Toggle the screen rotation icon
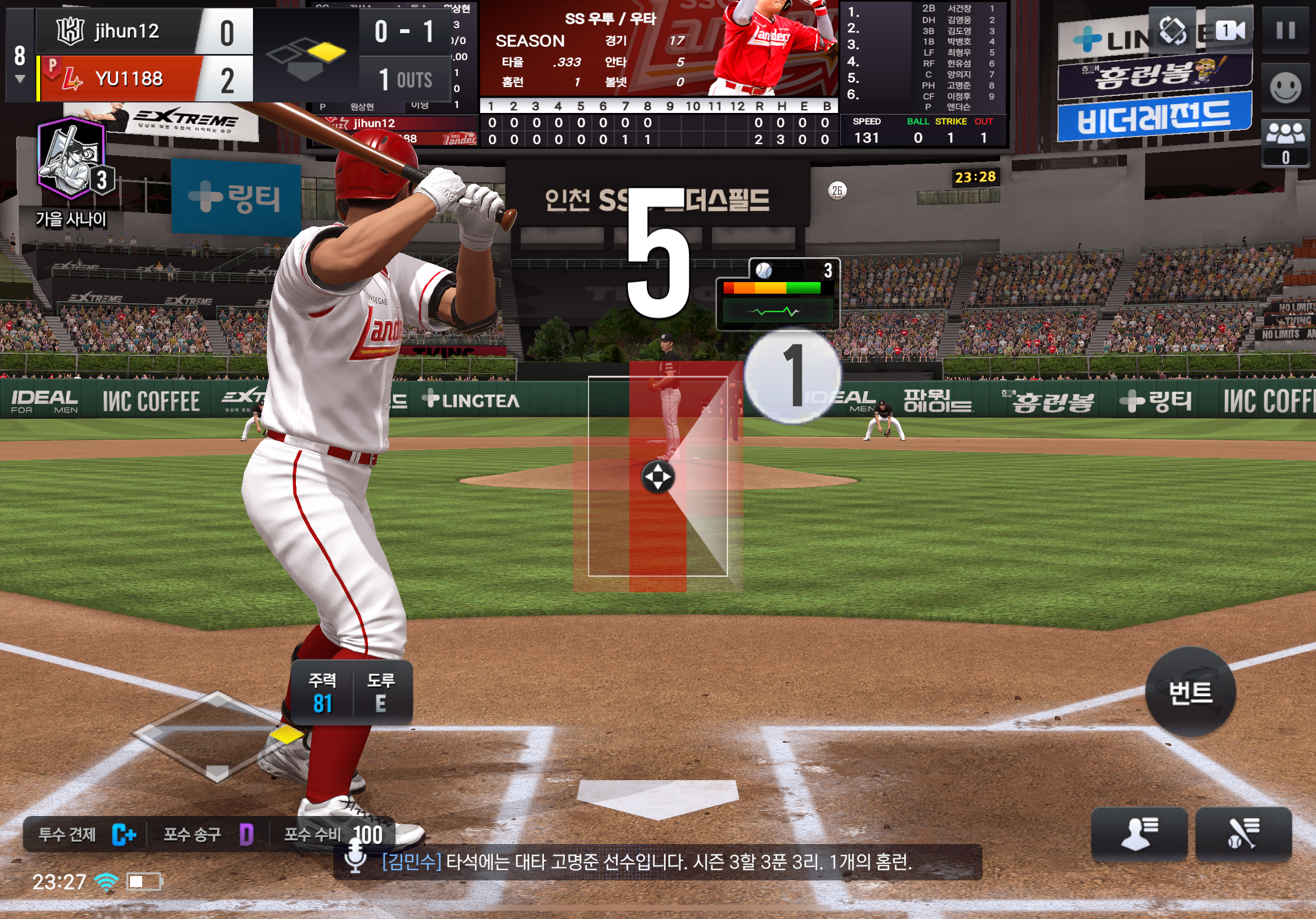The image size is (1316, 919). 1173,30
